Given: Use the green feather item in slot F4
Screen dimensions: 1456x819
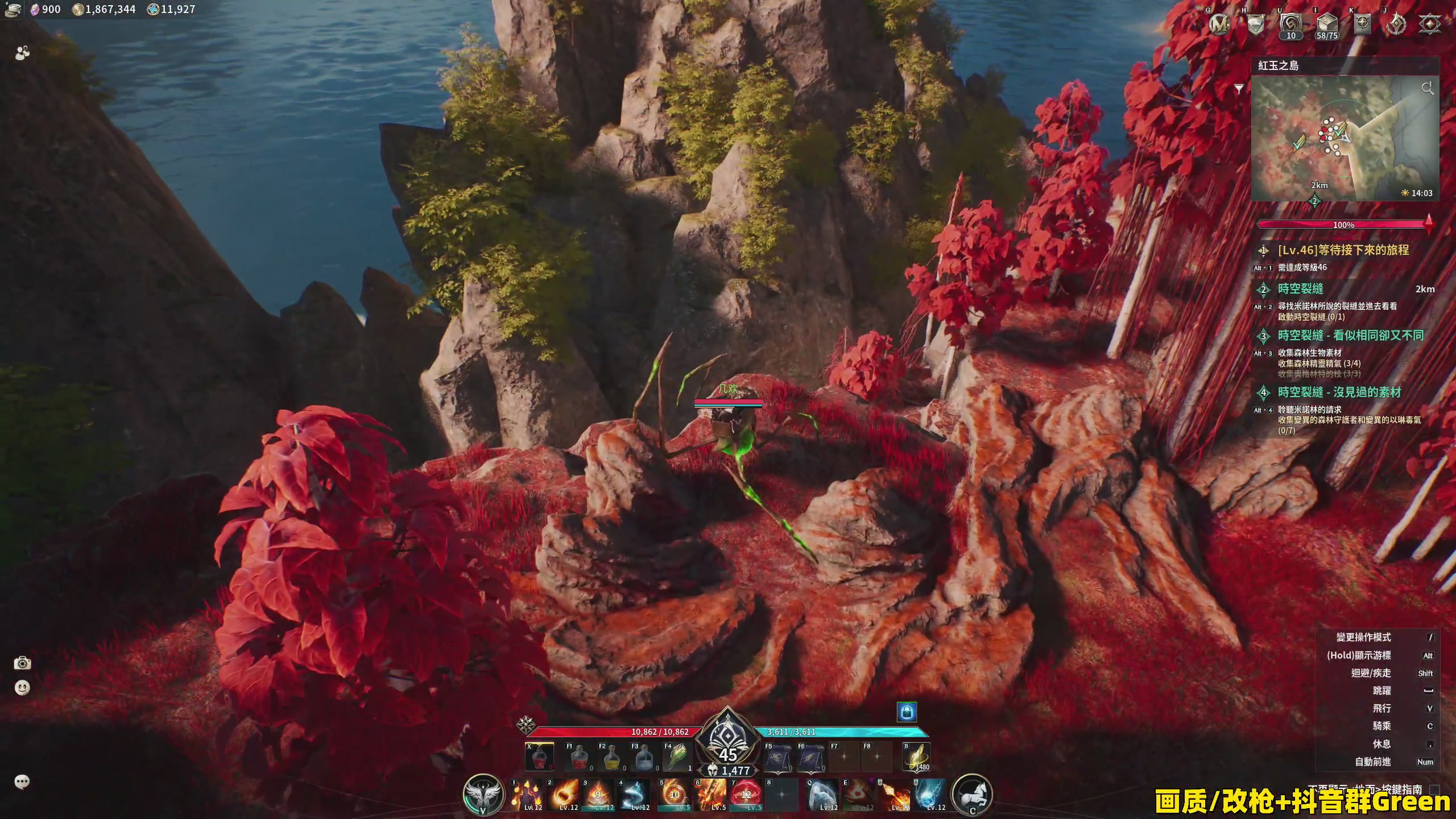Looking at the screenshot, I should pyautogui.click(x=676, y=758).
